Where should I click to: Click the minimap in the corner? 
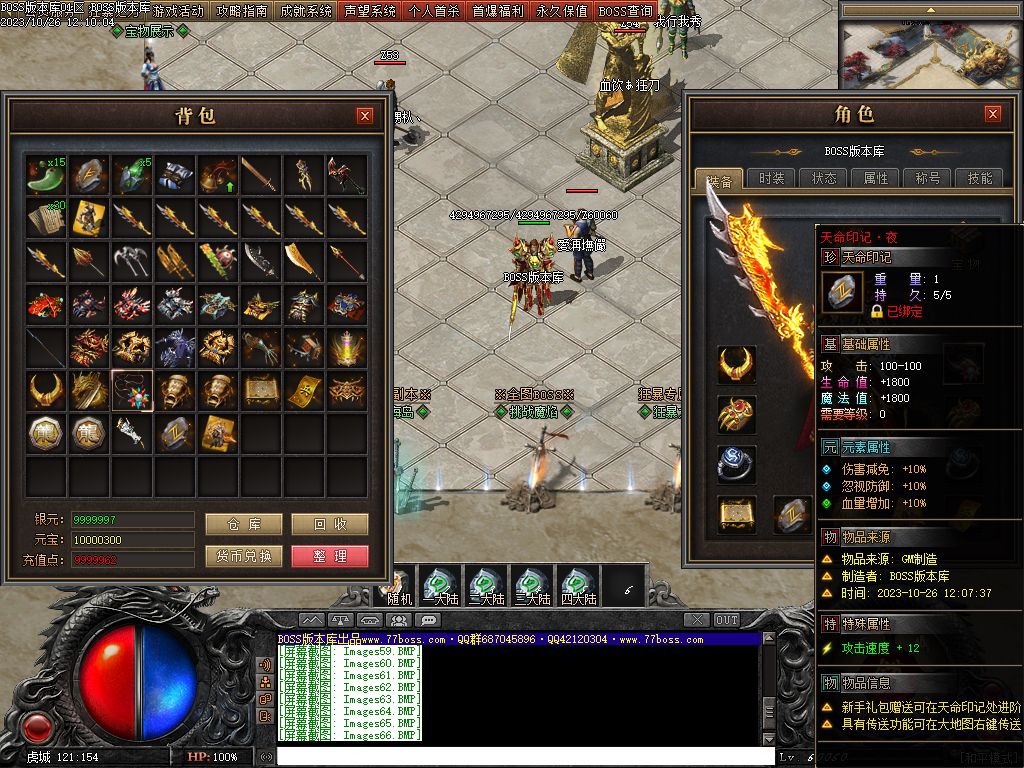coord(930,47)
